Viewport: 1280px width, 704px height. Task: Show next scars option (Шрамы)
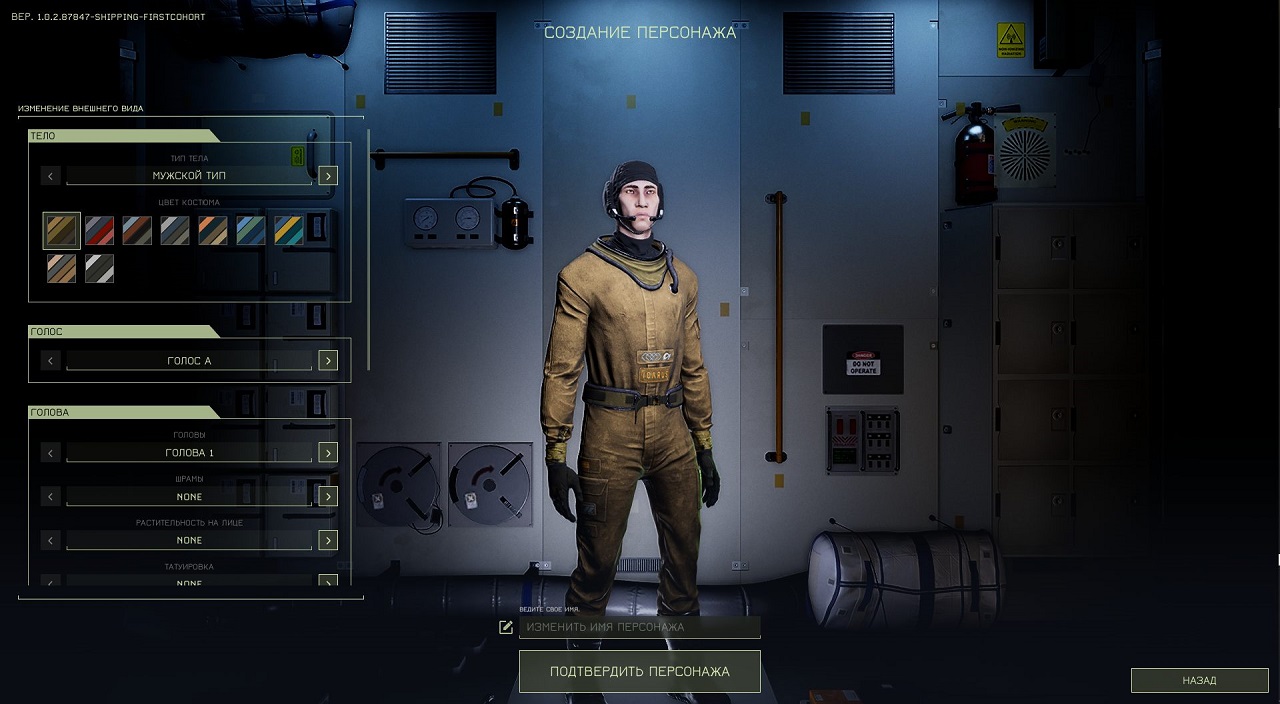(328, 497)
